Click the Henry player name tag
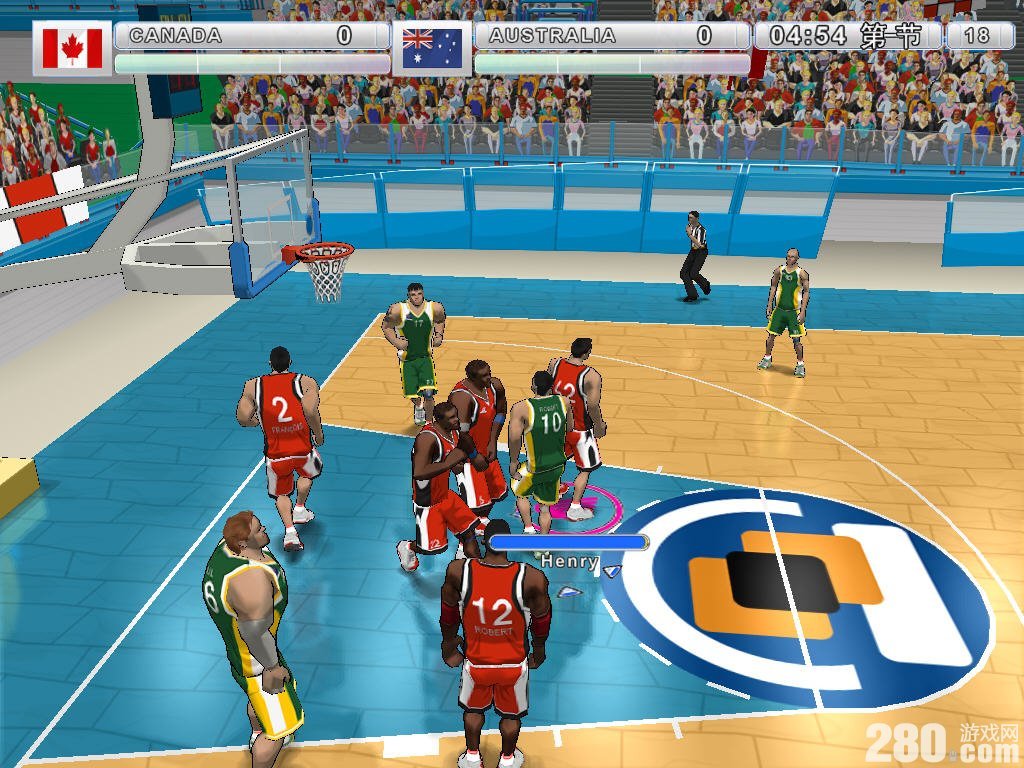Screen dimensions: 1024x768 [569, 562]
